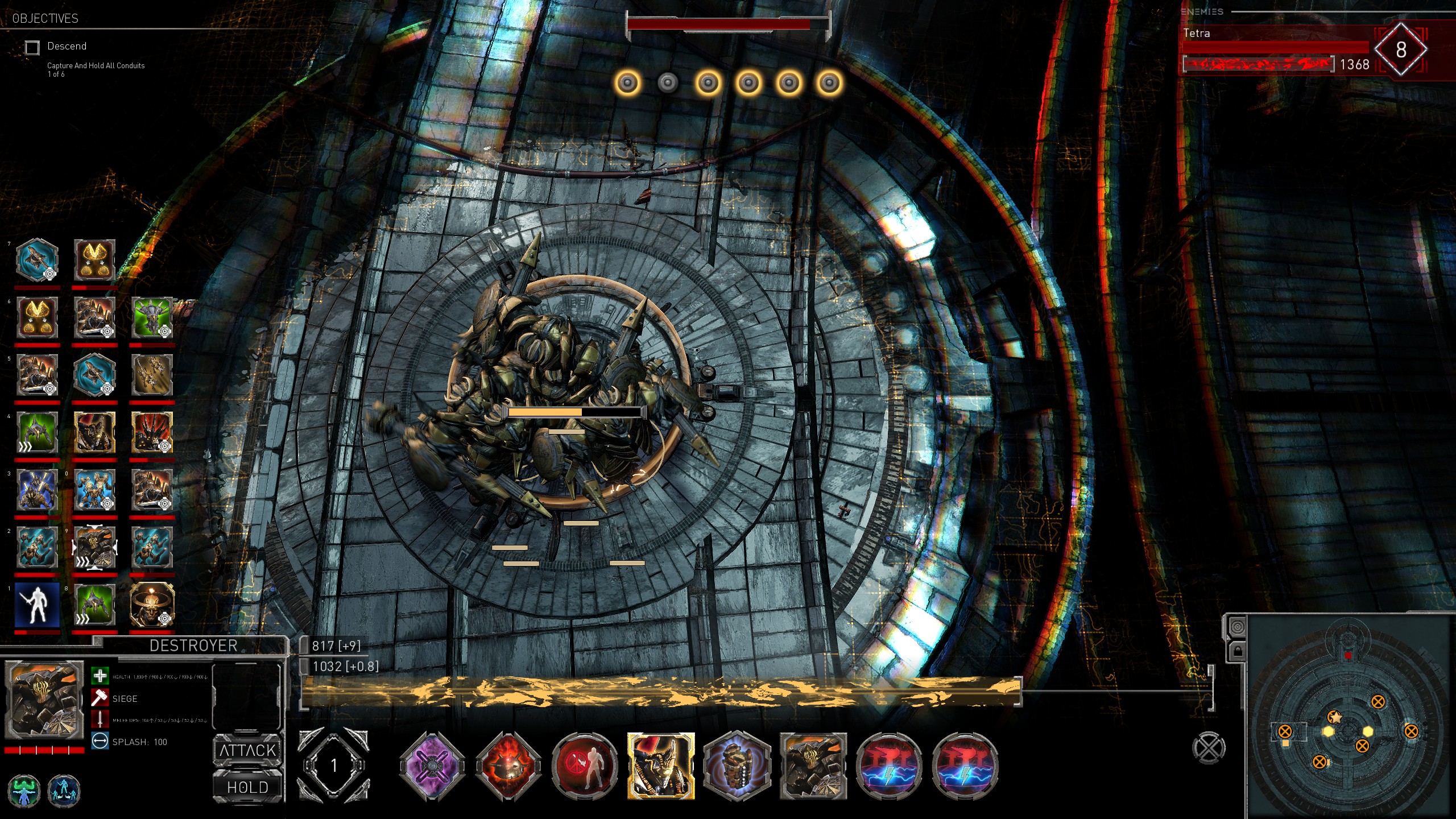
Task: Activate the armored gauntlet card
Action: (x=737, y=766)
